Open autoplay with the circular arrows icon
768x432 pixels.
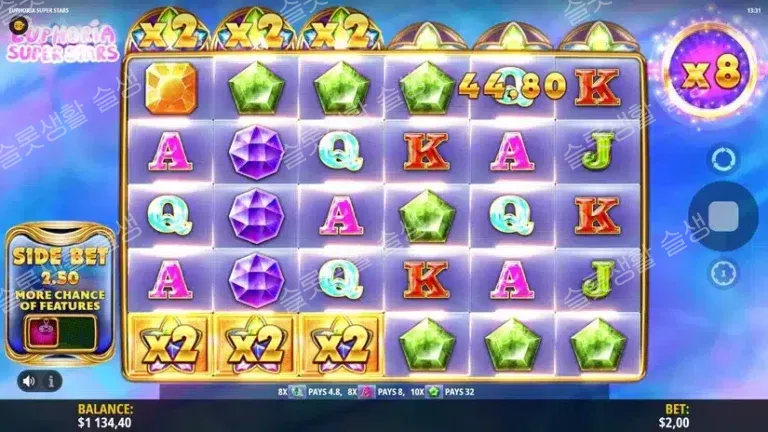click(x=723, y=159)
